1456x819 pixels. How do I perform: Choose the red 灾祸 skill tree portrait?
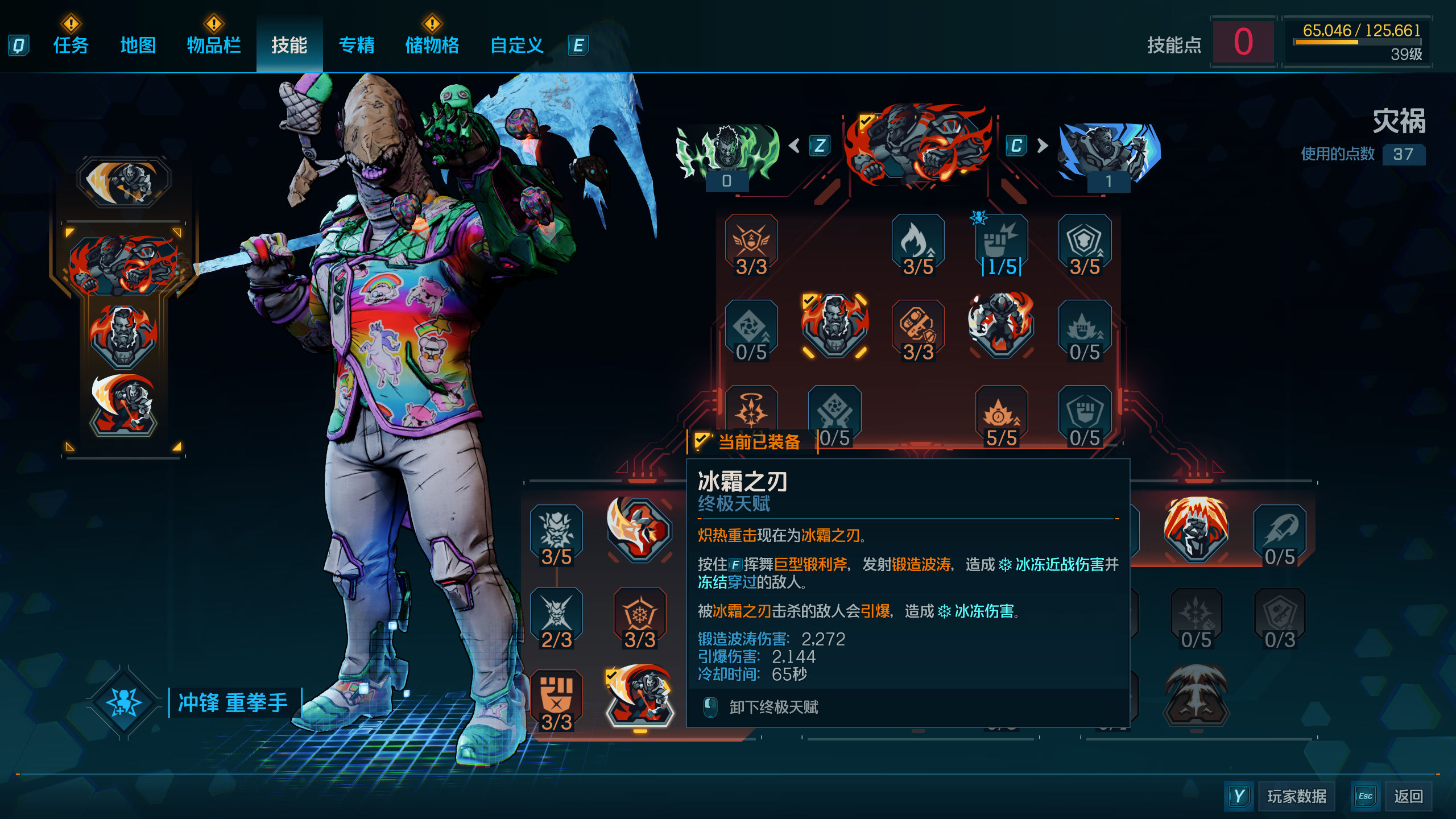coord(918,145)
